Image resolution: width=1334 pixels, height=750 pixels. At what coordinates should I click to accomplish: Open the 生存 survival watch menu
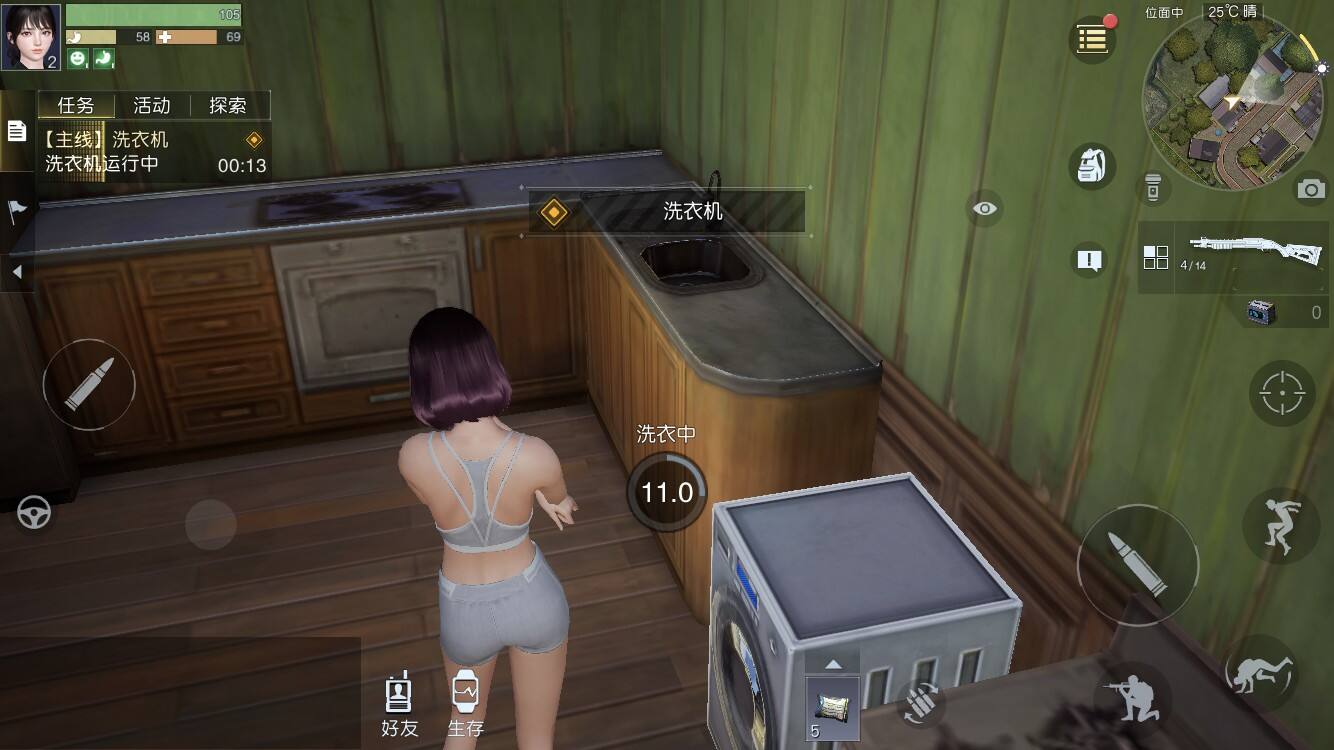coord(465,704)
